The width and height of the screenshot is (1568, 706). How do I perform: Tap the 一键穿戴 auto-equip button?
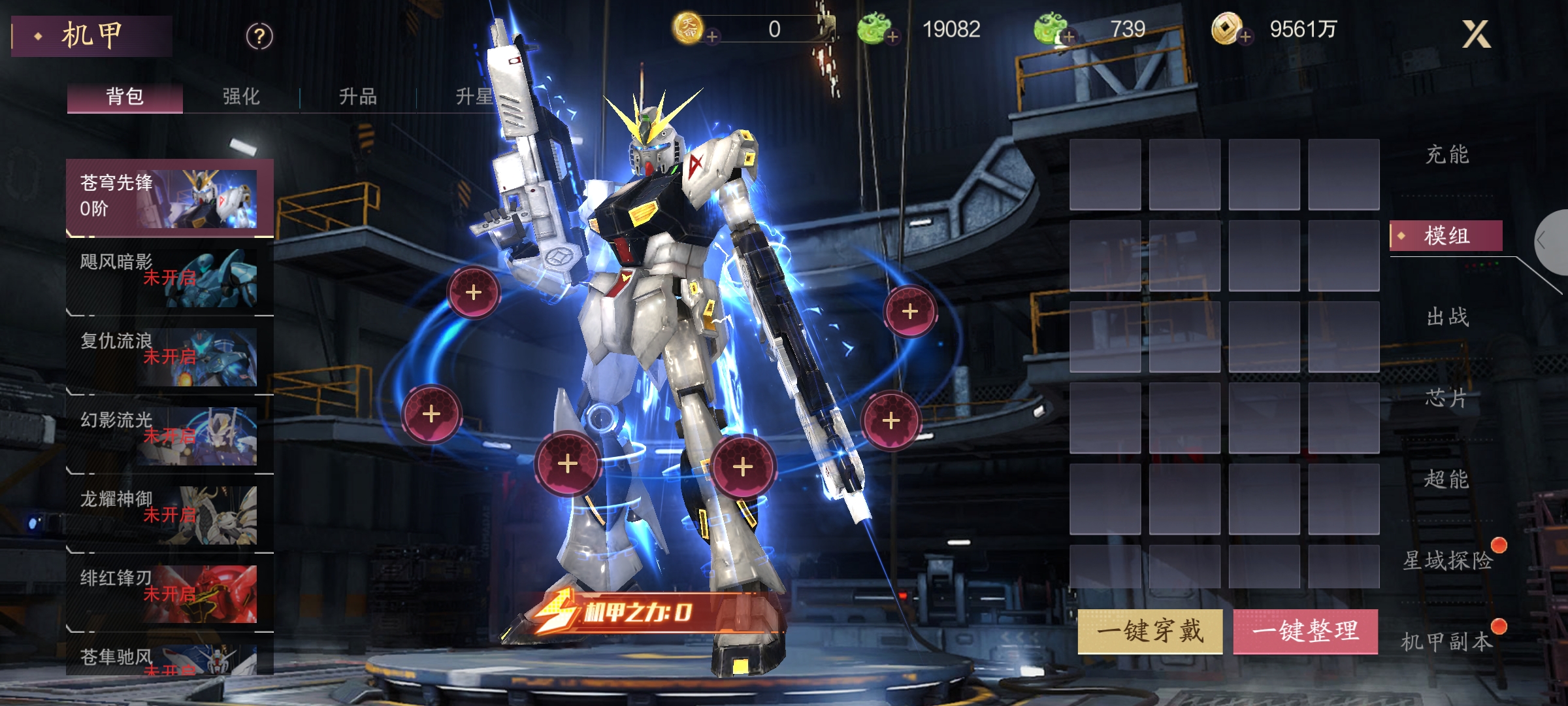1150,631
